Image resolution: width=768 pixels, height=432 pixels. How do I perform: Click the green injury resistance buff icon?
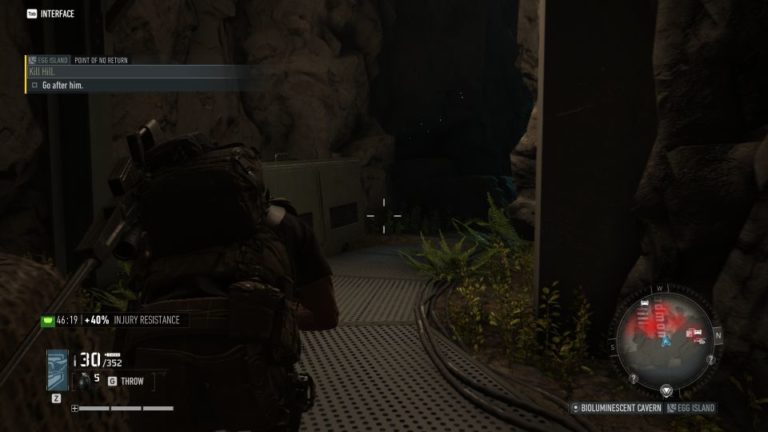[x=45, y=321]
